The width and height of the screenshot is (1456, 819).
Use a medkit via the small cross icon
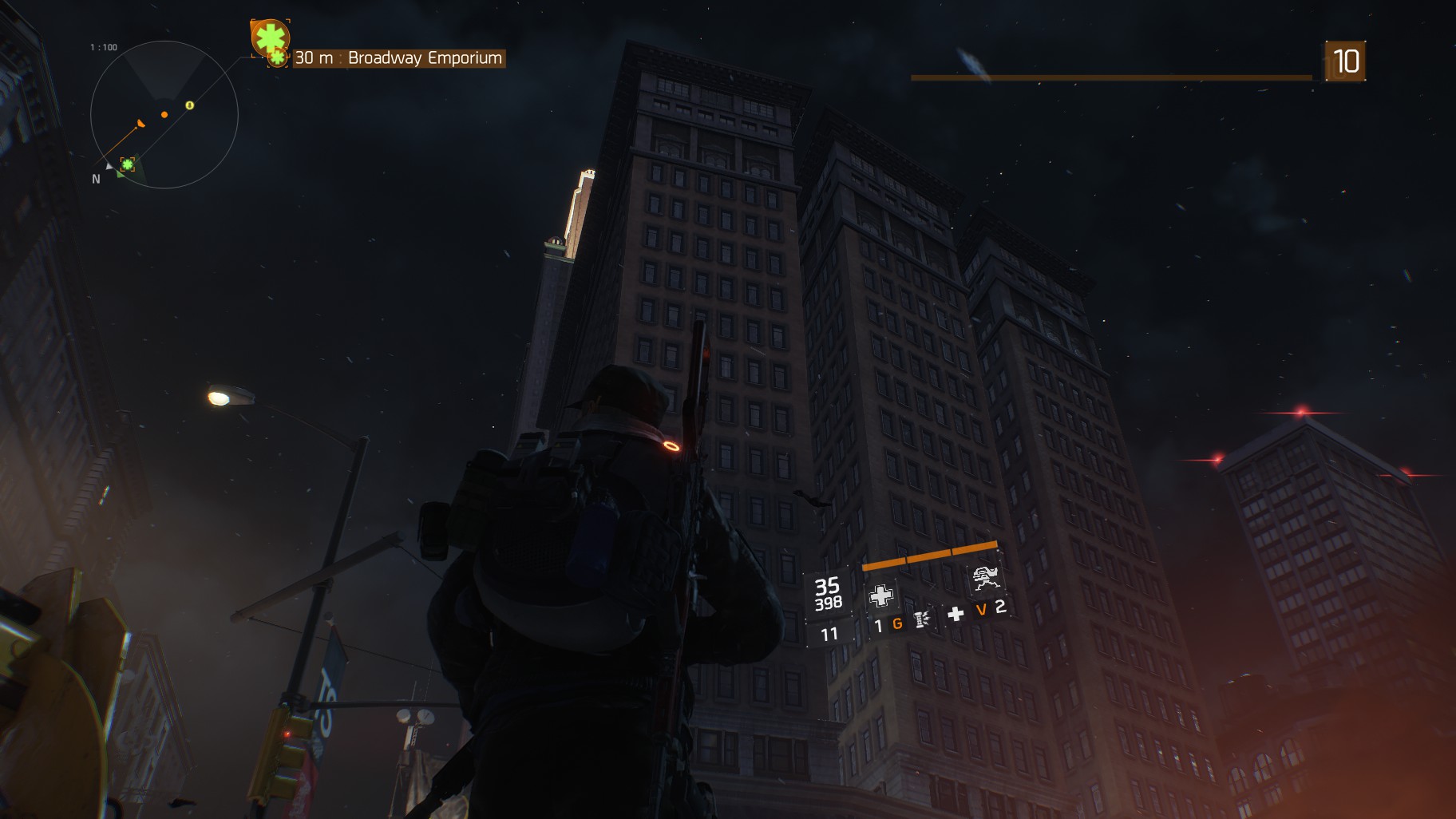tap(955, 614)
